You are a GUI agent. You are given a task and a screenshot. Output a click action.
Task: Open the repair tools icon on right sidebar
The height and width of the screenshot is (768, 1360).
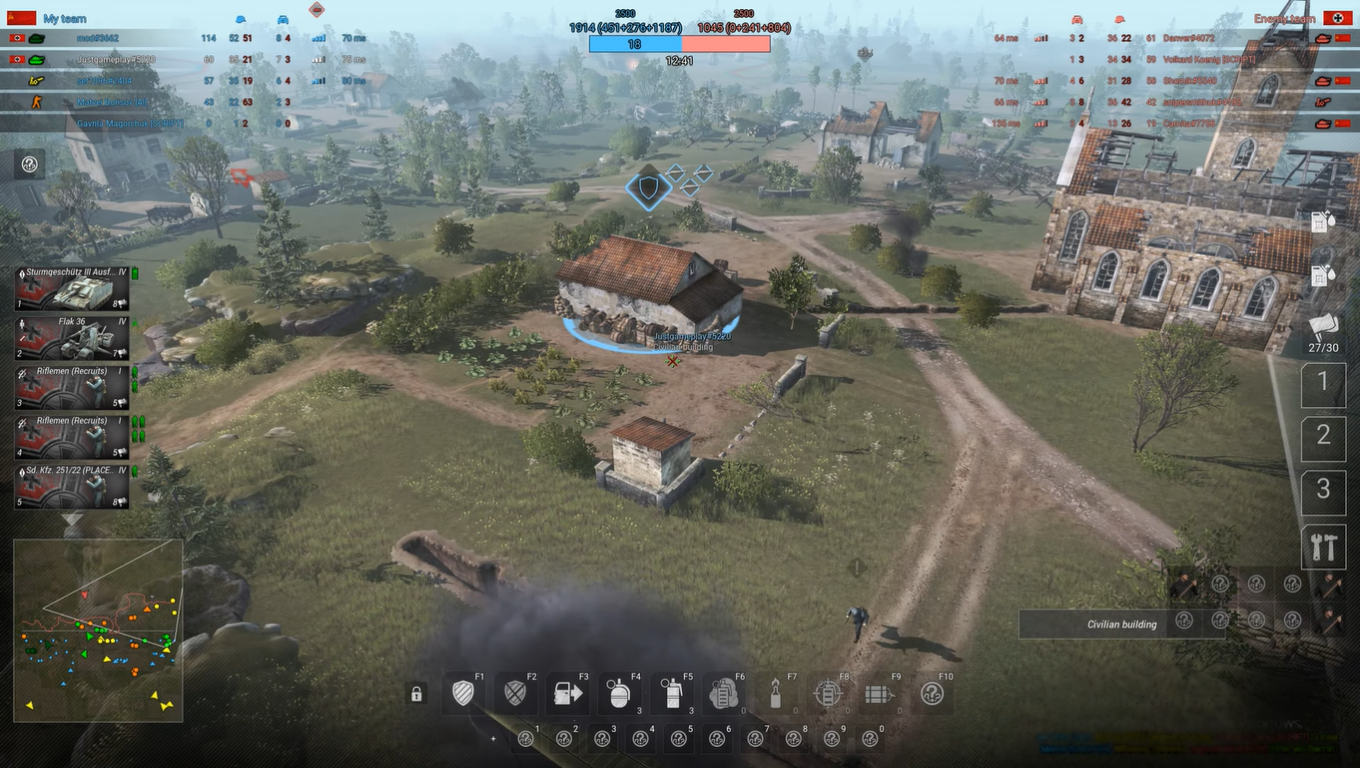pyautogui.click(x=1323, y=547)
